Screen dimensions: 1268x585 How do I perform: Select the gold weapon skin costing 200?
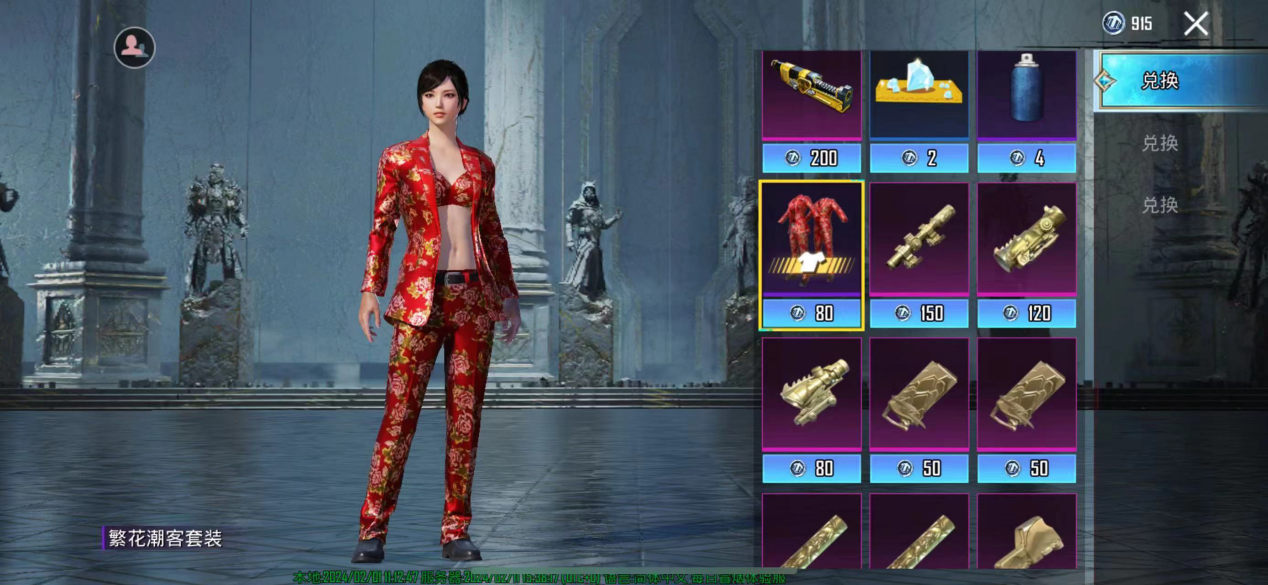tap(811, 96)
